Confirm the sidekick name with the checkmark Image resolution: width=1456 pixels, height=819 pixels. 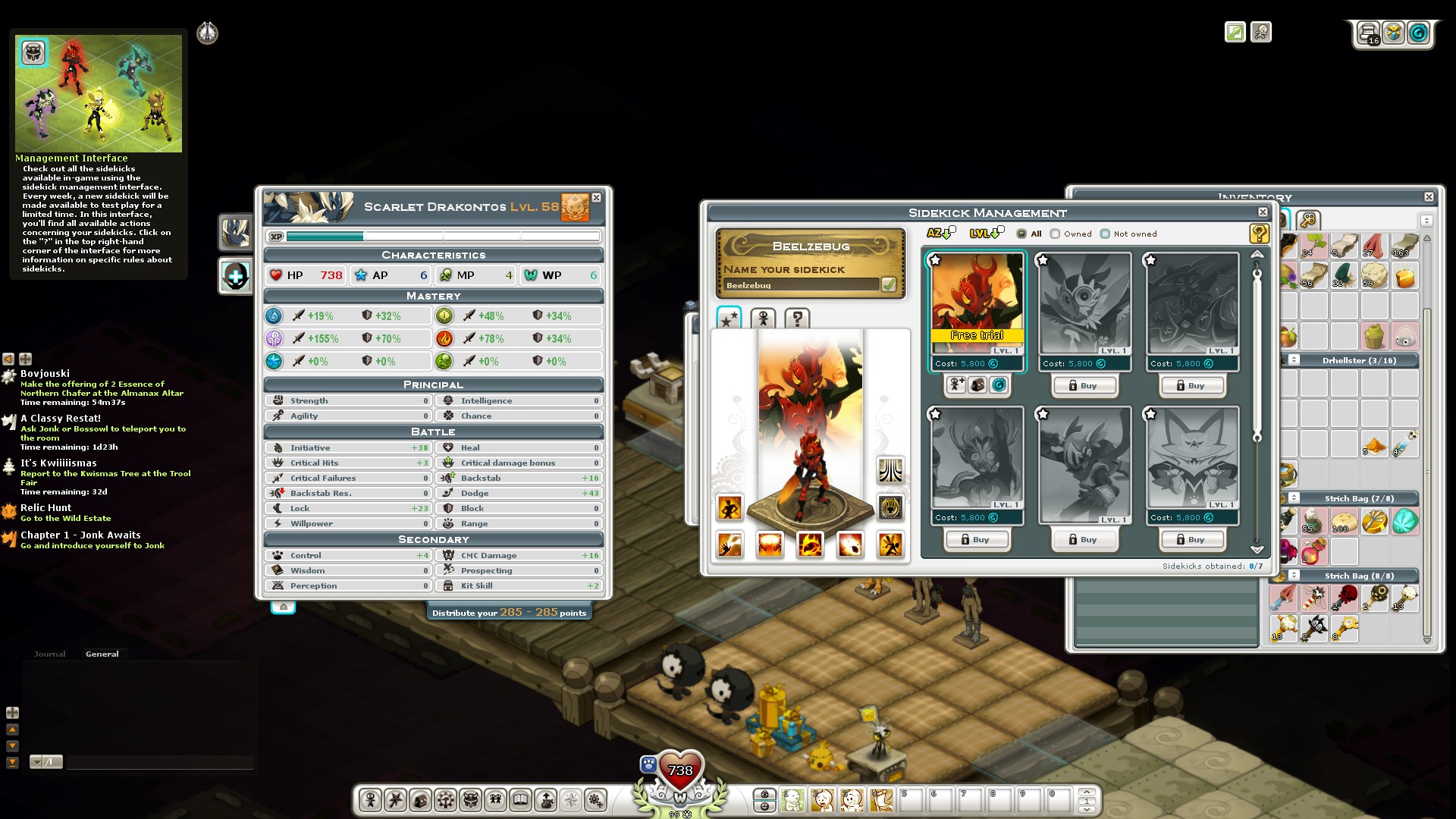click(x=889, y=284)
